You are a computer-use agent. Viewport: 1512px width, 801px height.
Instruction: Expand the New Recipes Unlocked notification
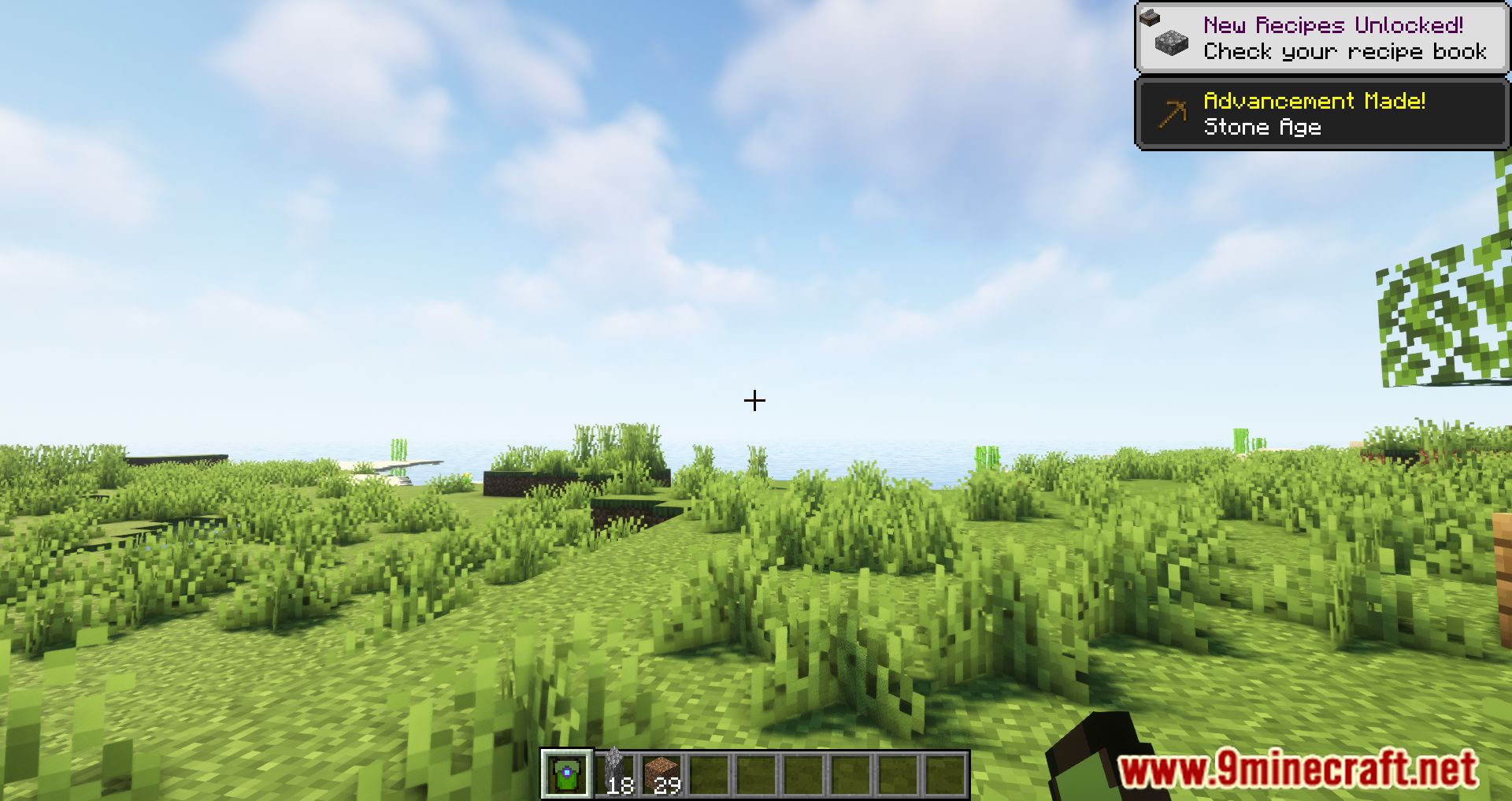click(x=1323, y=35)
